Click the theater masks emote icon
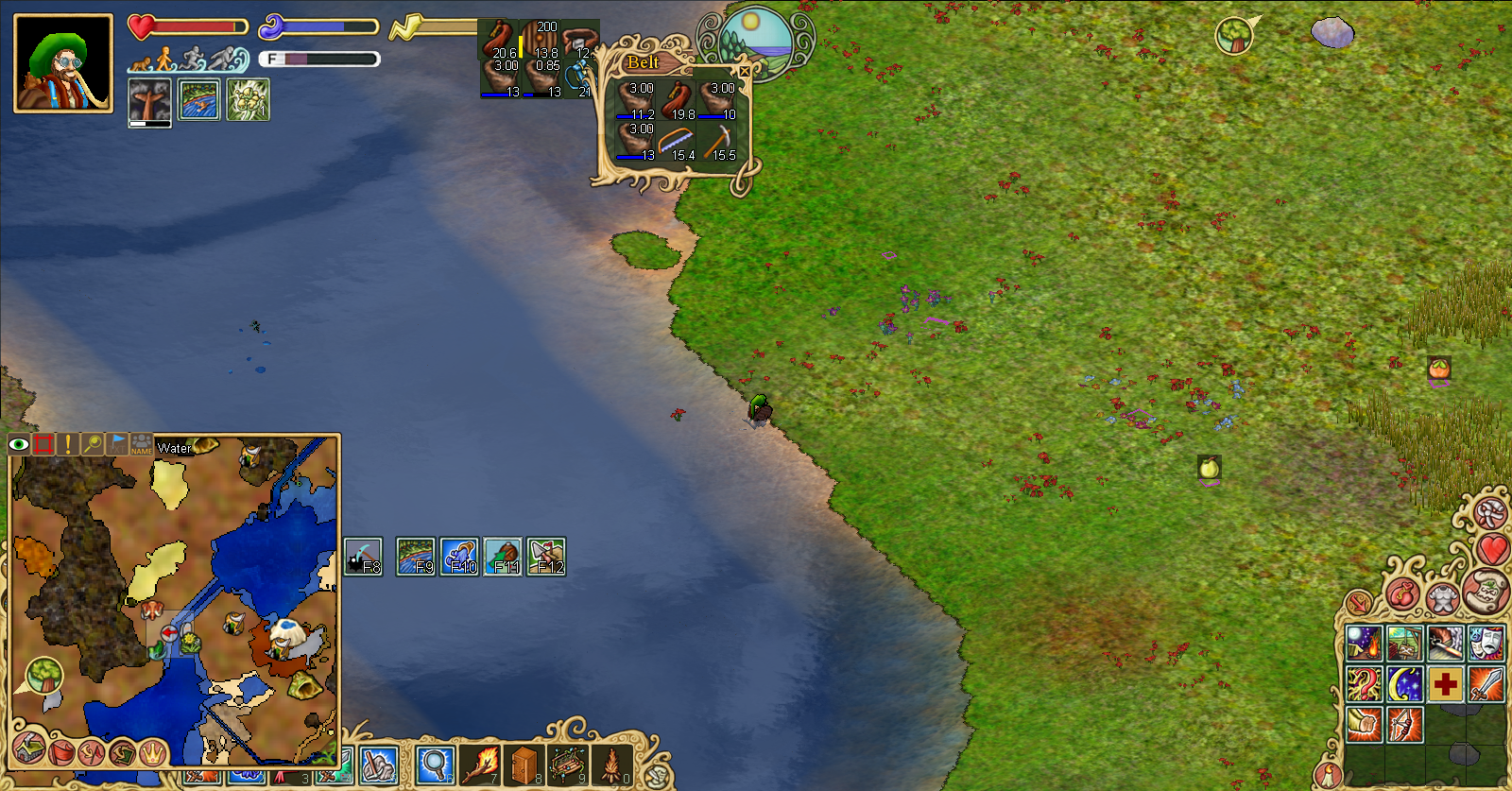The image size is (1512, 791). [1486, 641]
